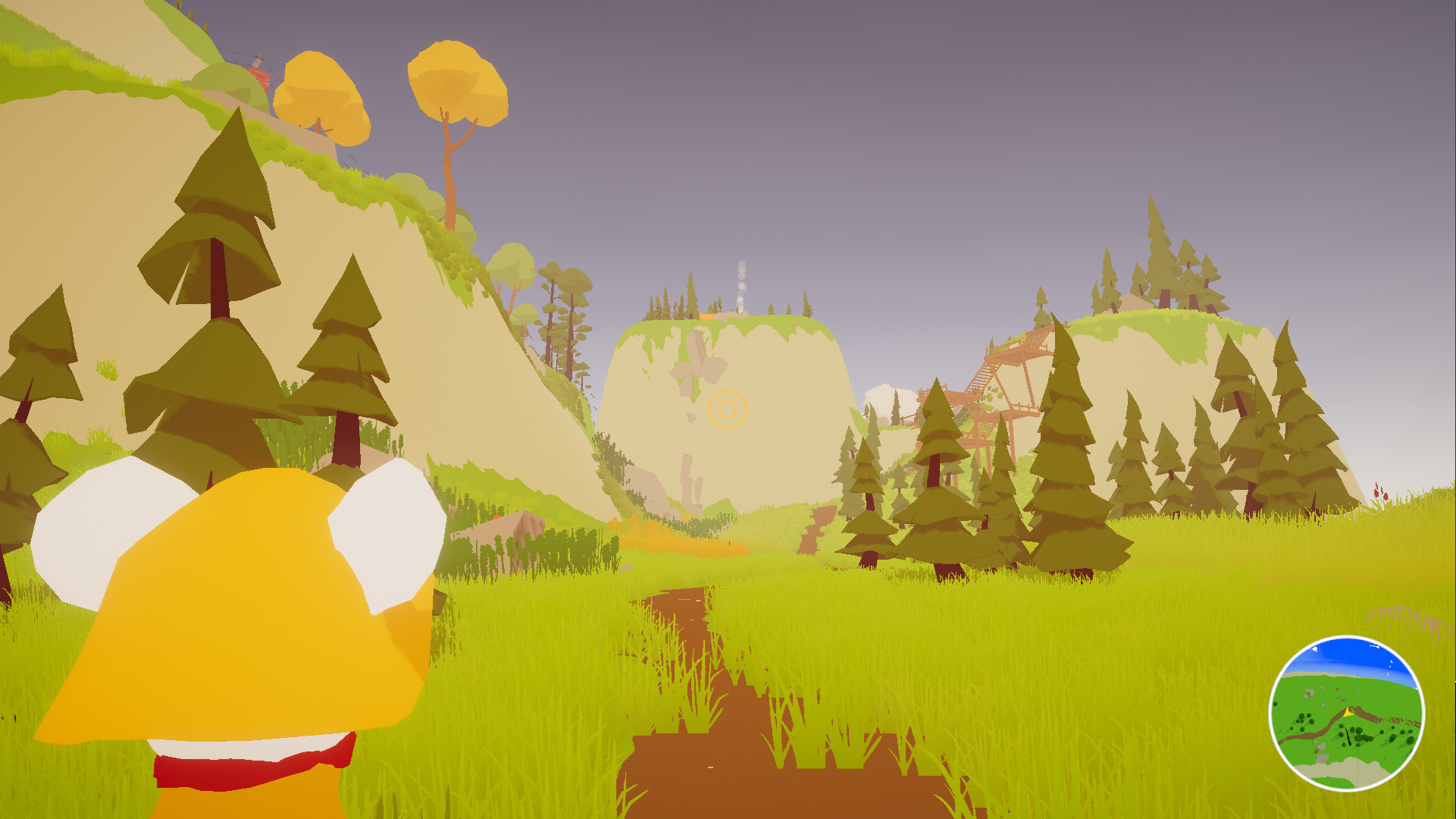Toggle the outer ring of the target reticle
The height and width of the screenshot is (819, 1456).
tap(728, 389)
